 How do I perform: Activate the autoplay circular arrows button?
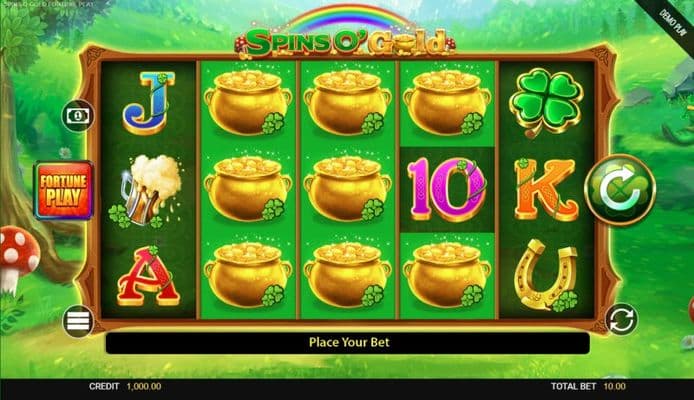click(x=621, y=320)
